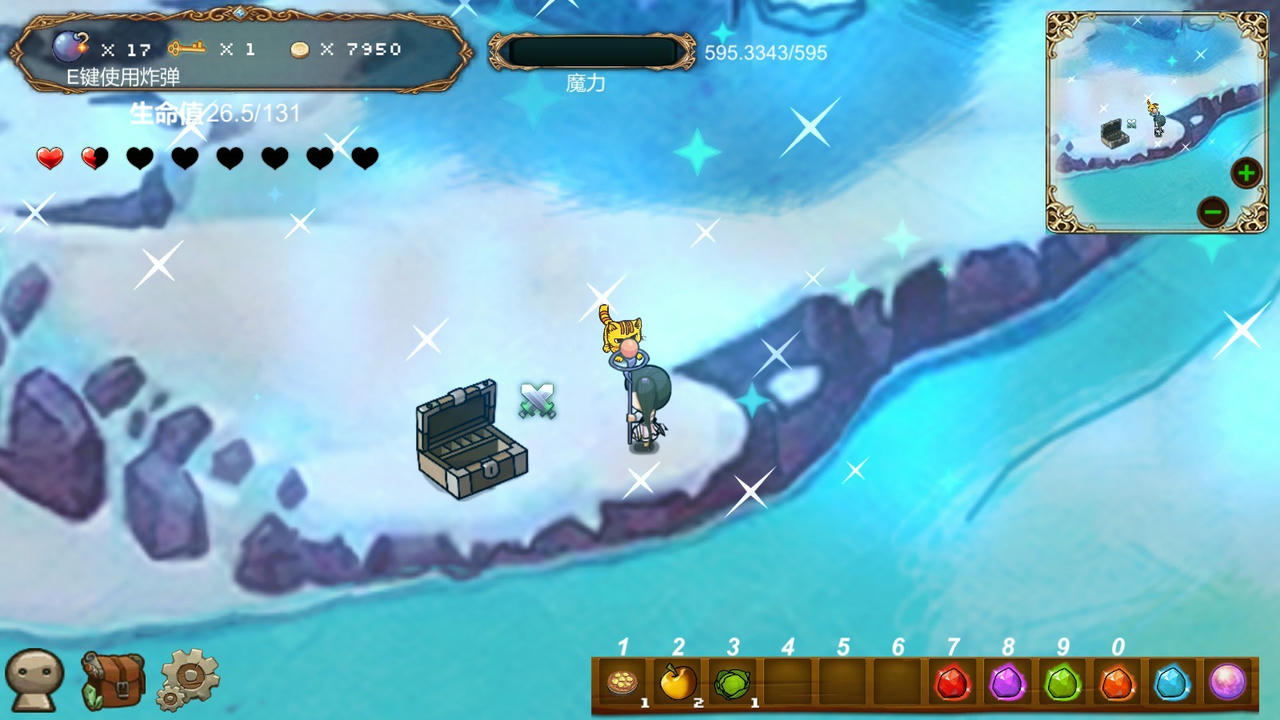Screen dimensions: 1280x720
Task: Choose the green cabbage hotbar slot
Action: [734, 684]
